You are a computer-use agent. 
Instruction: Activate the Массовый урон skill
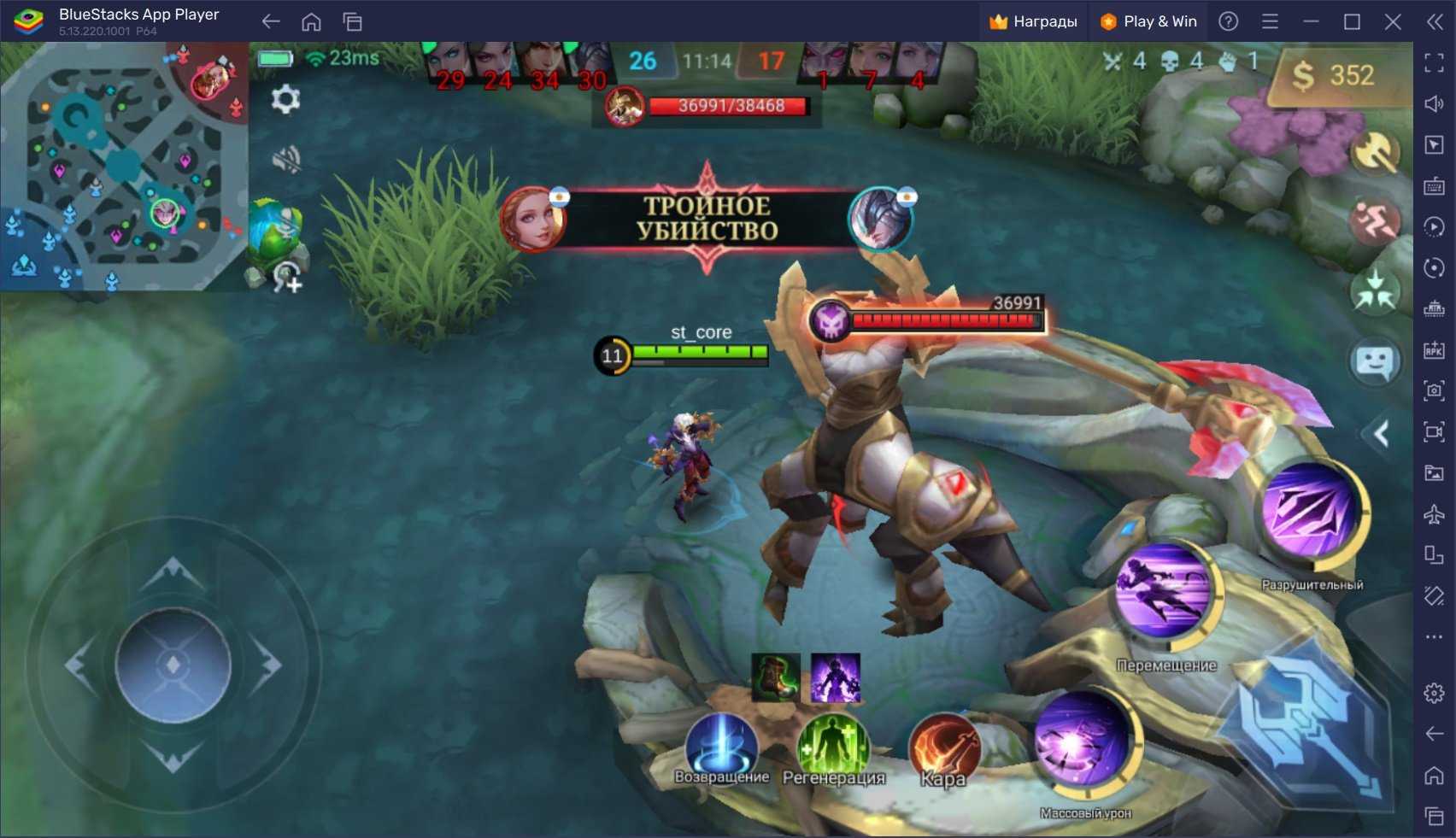[1083, 740]
